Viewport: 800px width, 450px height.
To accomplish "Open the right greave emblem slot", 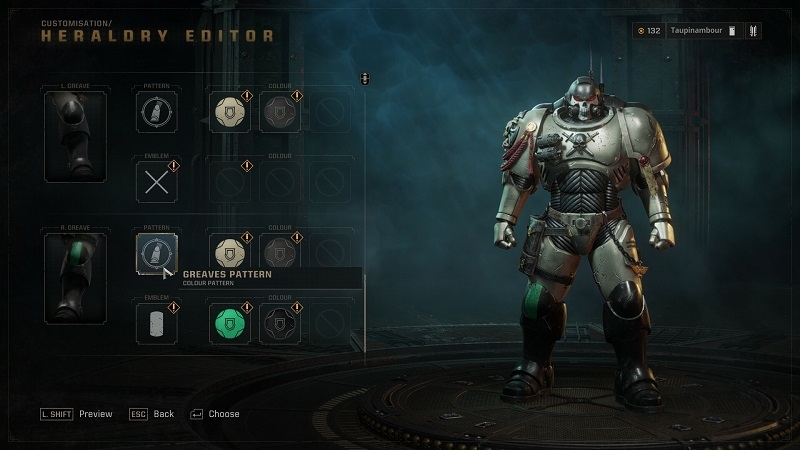I will pyautogui.click(x=157, y=324).
